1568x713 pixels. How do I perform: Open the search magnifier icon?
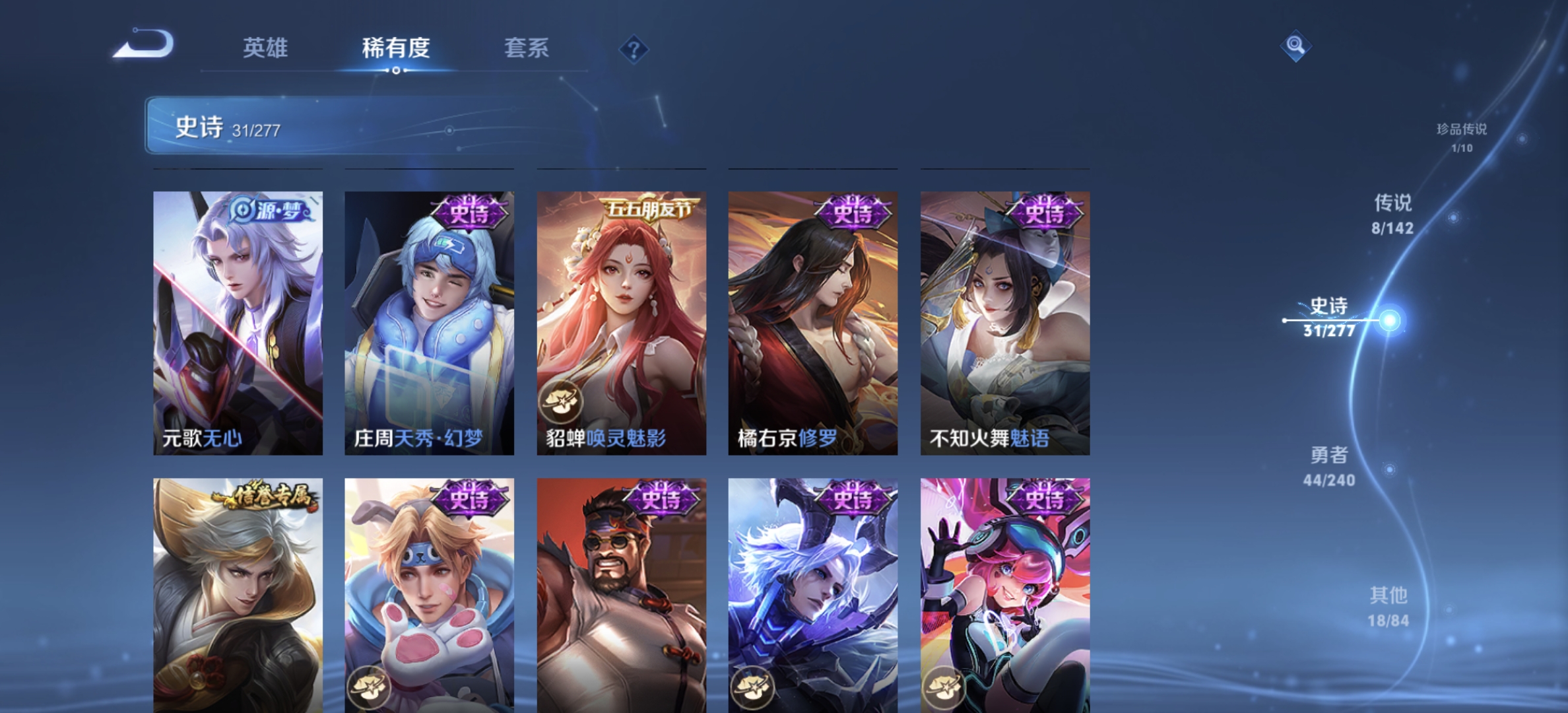point(1295,47)
